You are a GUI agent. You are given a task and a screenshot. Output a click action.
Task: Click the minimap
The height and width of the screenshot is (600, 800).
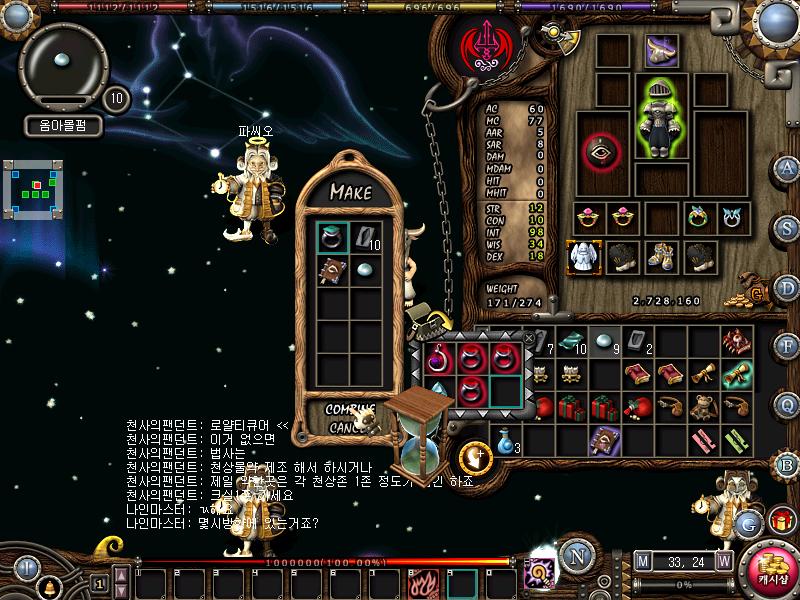pos(35,187)
